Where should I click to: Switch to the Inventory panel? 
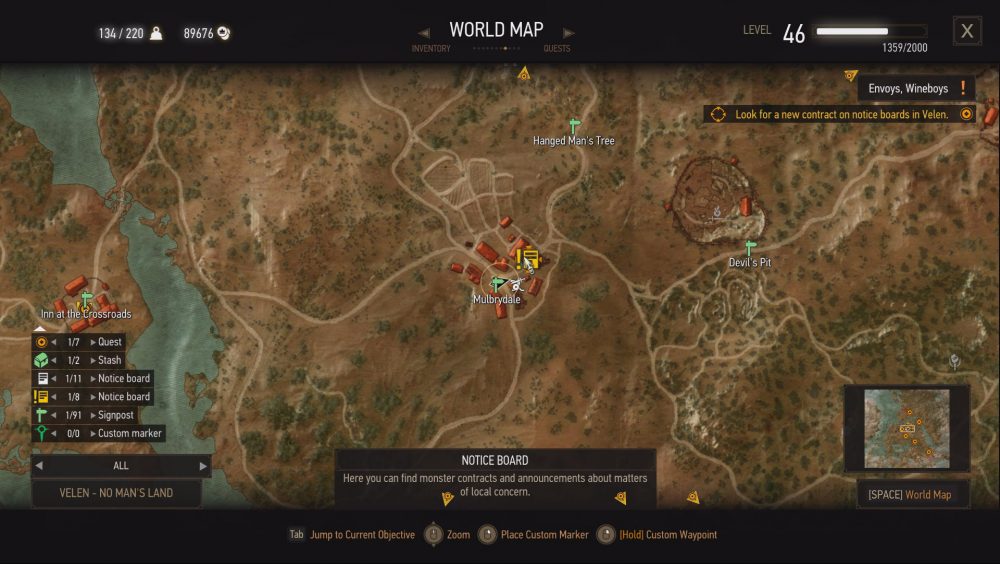[431, 48]
